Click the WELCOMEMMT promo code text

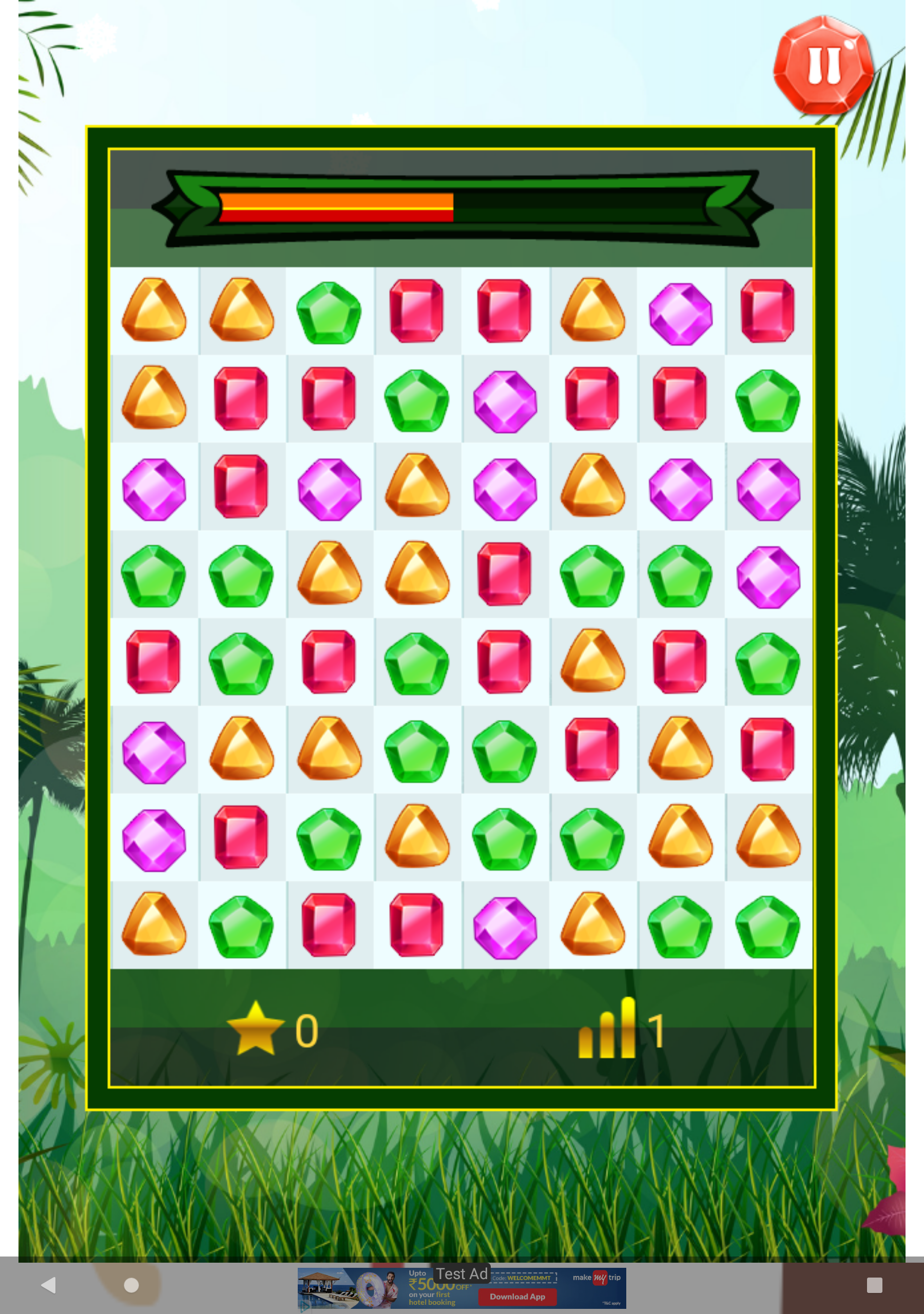tap(528, 1279)
